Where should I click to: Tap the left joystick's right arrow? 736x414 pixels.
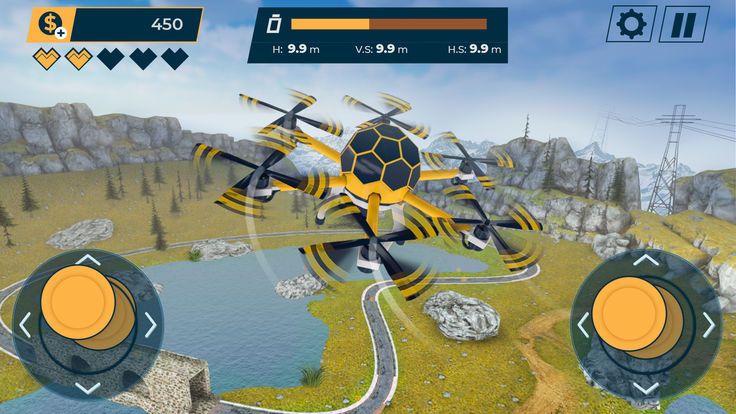tap(151, 324)
